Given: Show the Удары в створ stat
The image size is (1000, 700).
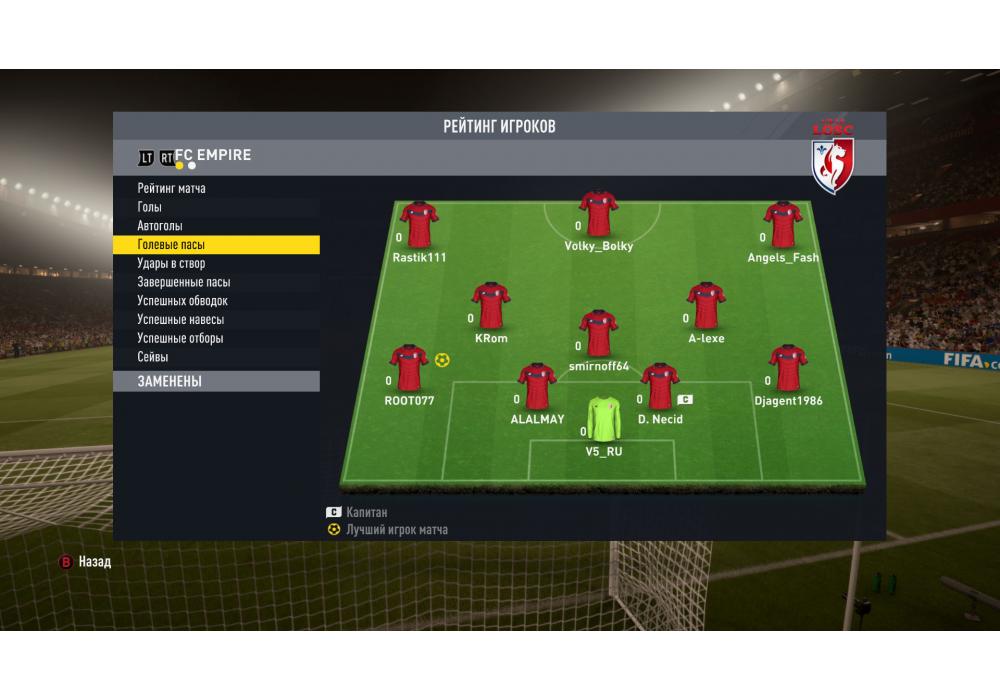Looking at the screenshot, I should [x=171, y=263].
